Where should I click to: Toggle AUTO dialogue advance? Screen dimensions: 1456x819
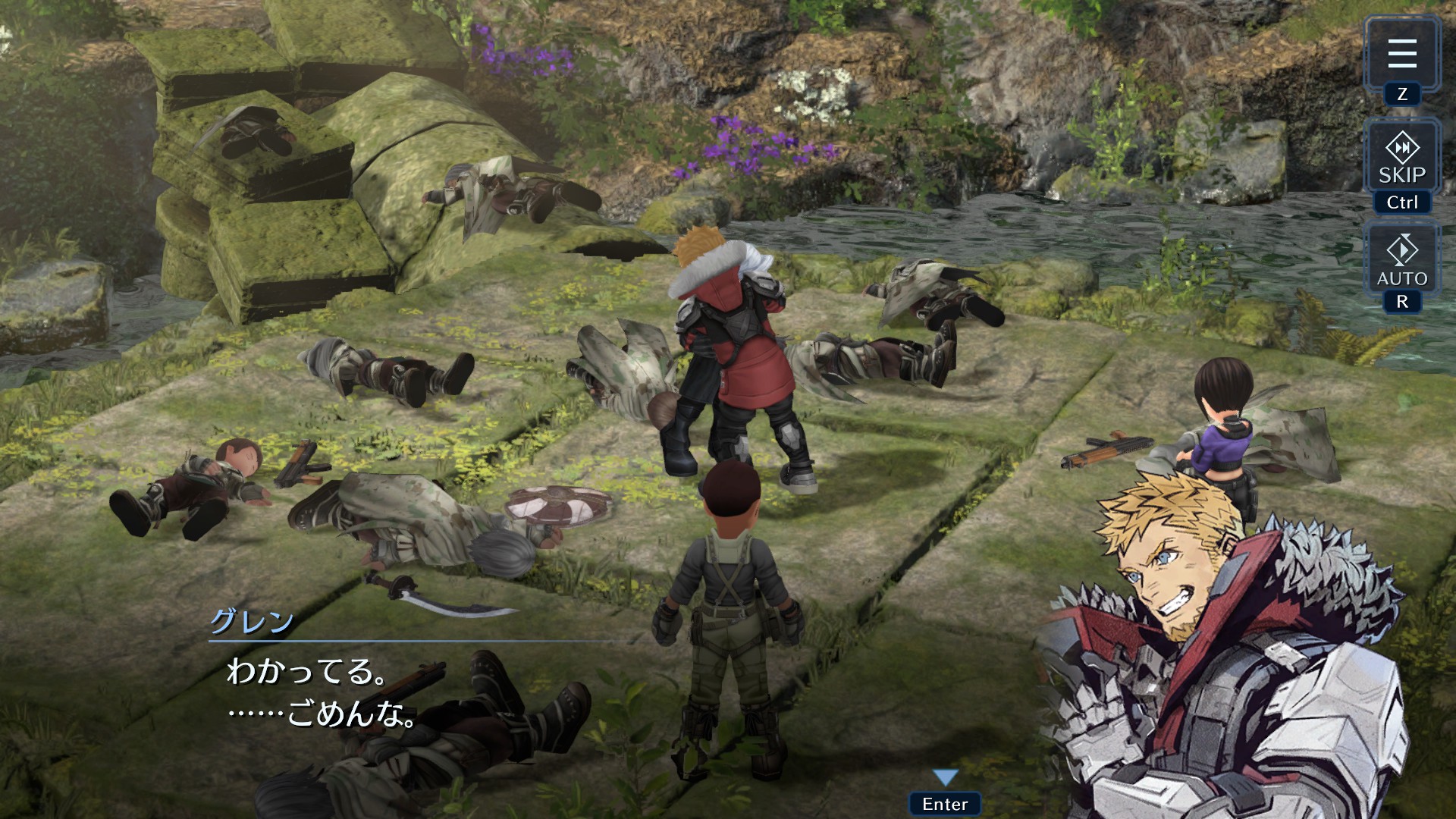pos(1401,262)
